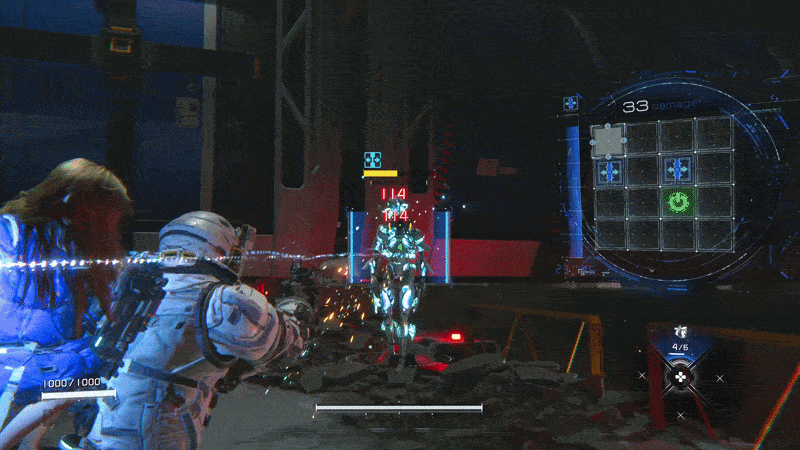Select the green power node in hacking grid
Image resolution: width=800 pixels, height=450 pixels.
(677, 202)
